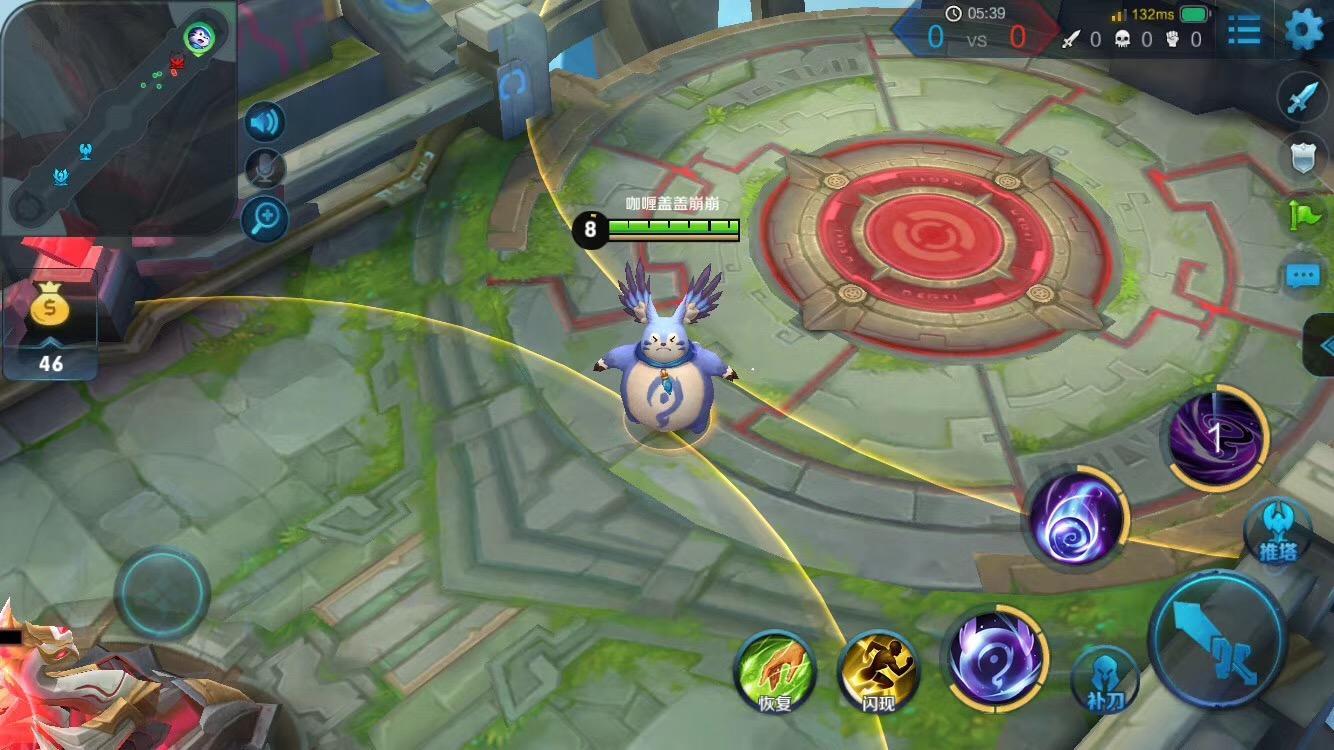
Task: Cast the purple swirl orb skill
Action: click(1076, 519)
